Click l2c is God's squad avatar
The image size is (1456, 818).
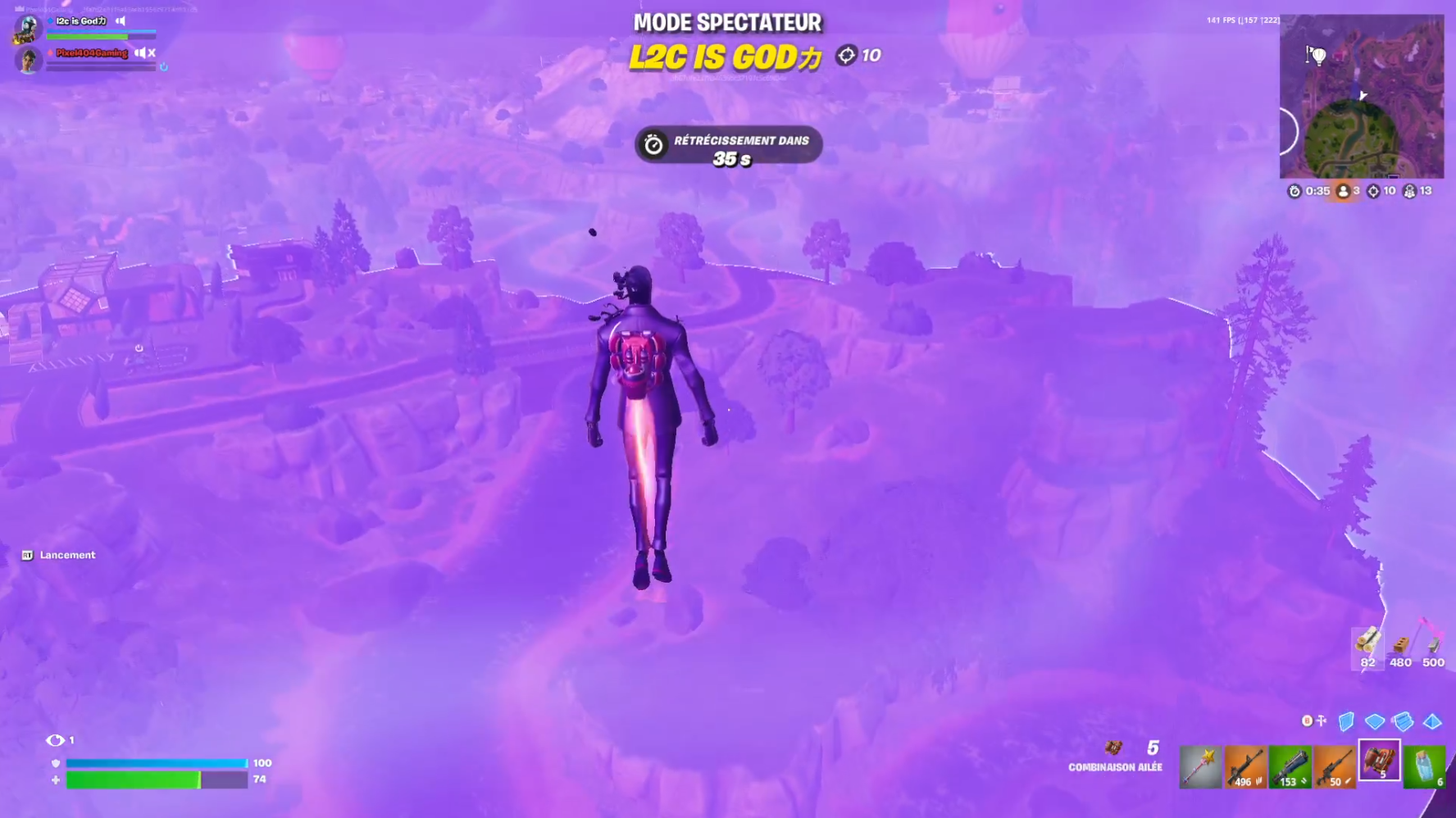click(x=28, y=28)
